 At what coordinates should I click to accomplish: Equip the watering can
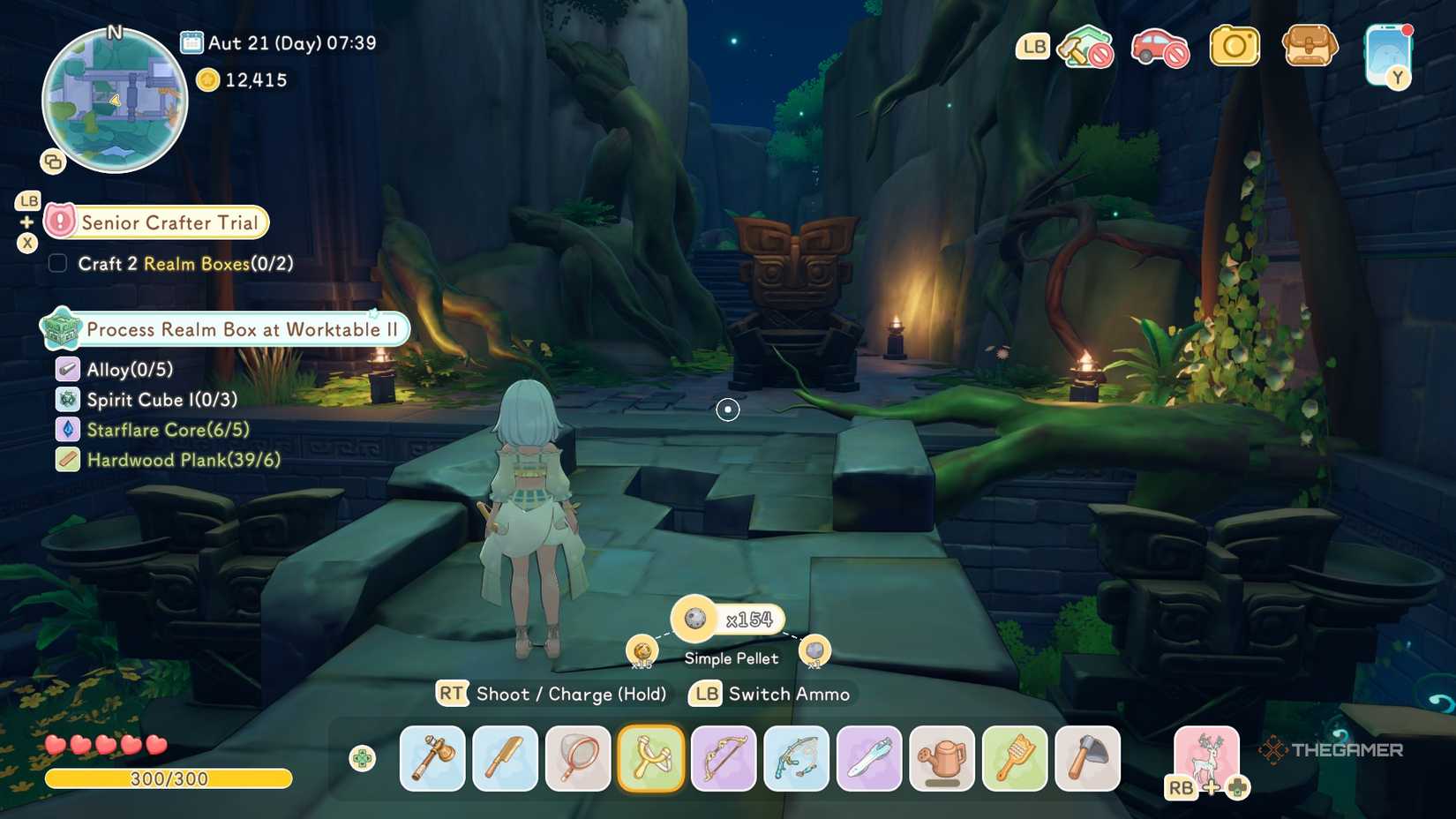[942, 759]
